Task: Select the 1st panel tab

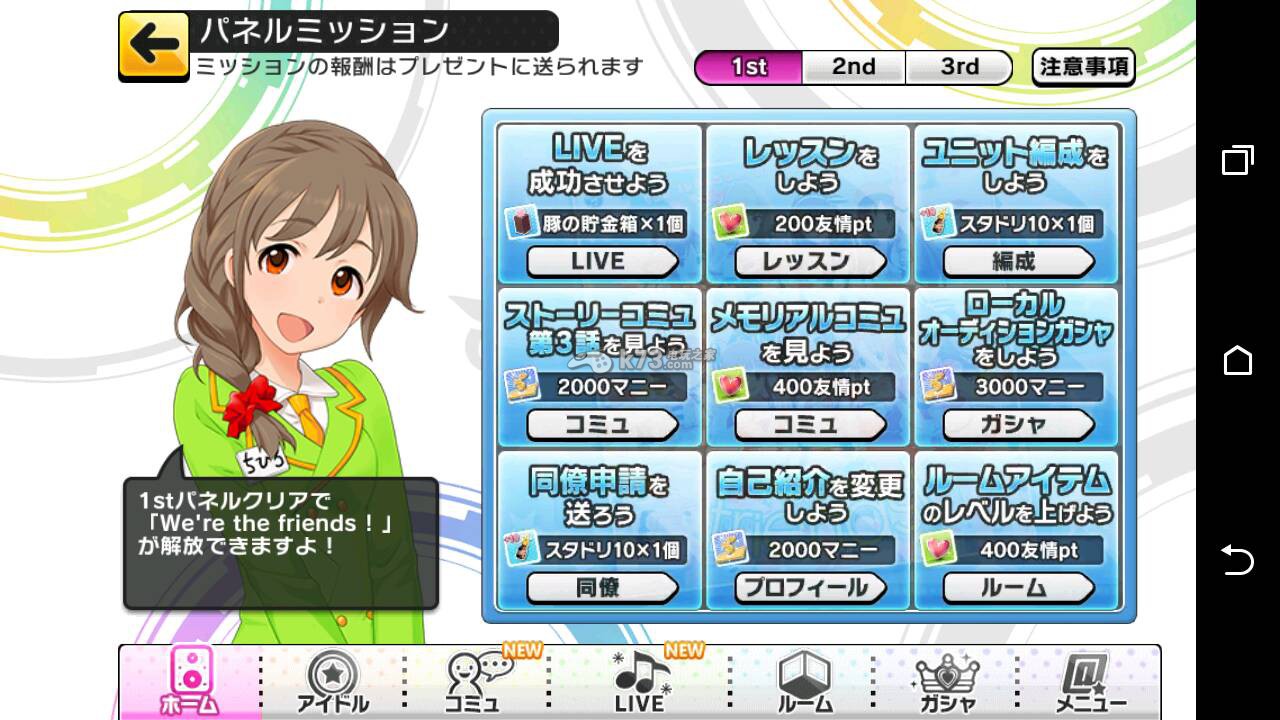Action: [749, 67]
